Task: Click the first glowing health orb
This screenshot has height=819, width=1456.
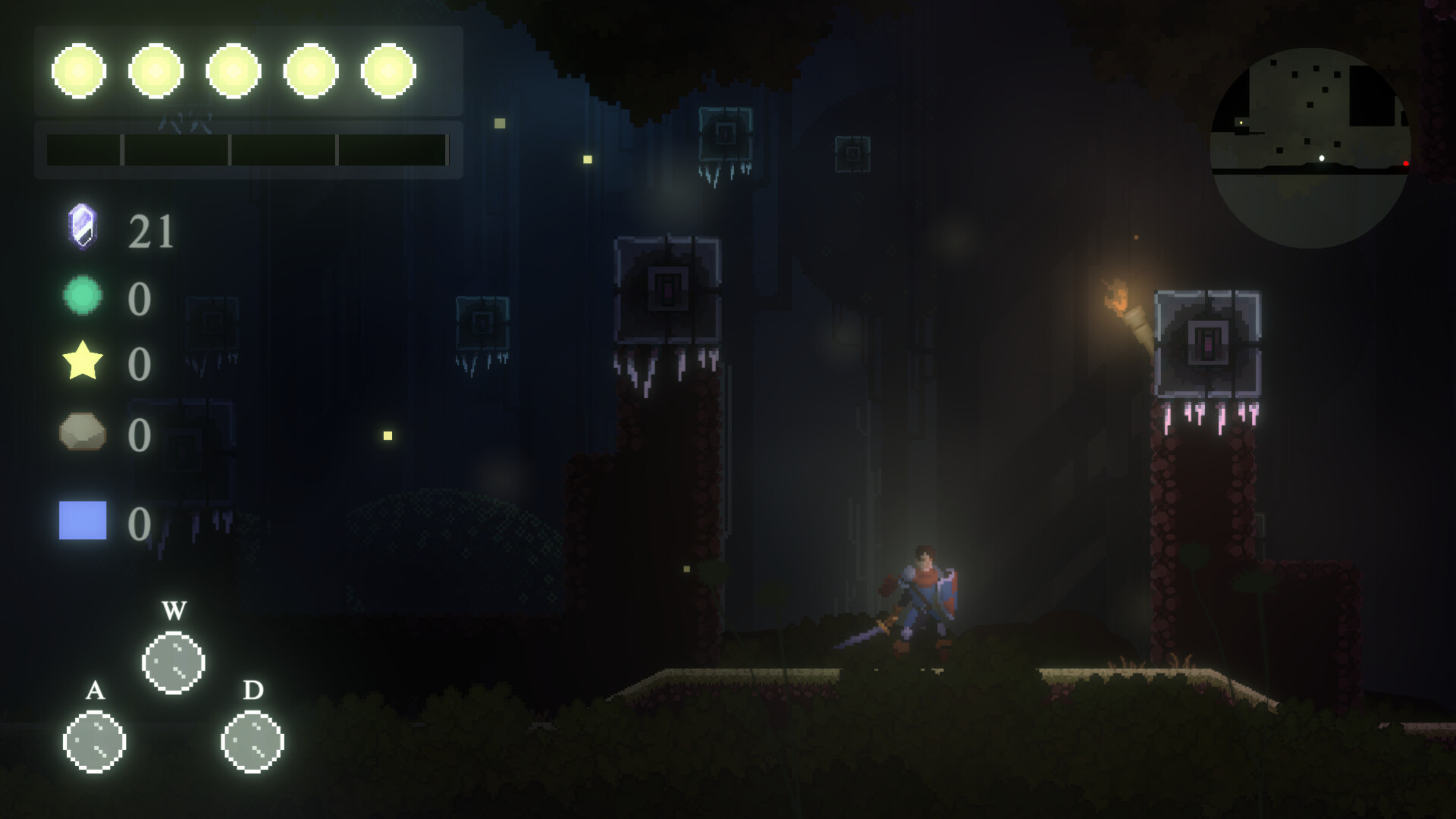Action: coord(80,70)
